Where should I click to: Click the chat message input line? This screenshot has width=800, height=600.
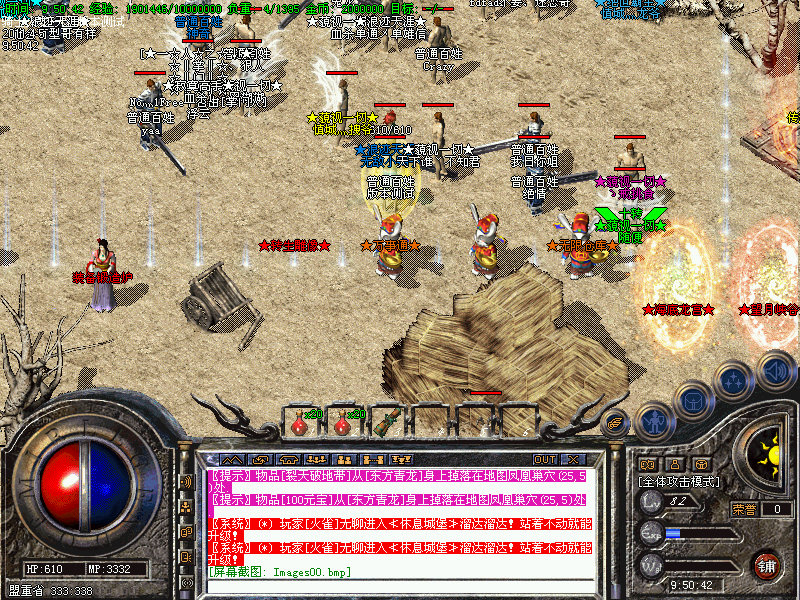[400, 571]
